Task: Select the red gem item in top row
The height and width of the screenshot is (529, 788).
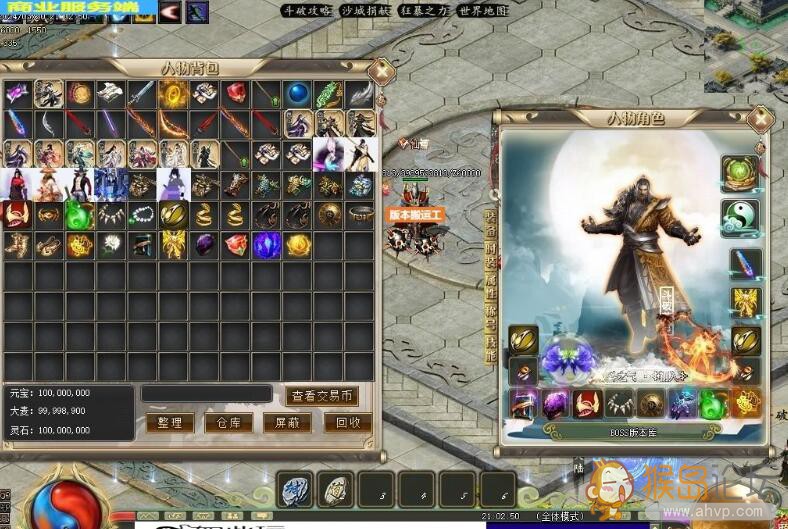Action: pyautogui.click(x=235, y=94)
